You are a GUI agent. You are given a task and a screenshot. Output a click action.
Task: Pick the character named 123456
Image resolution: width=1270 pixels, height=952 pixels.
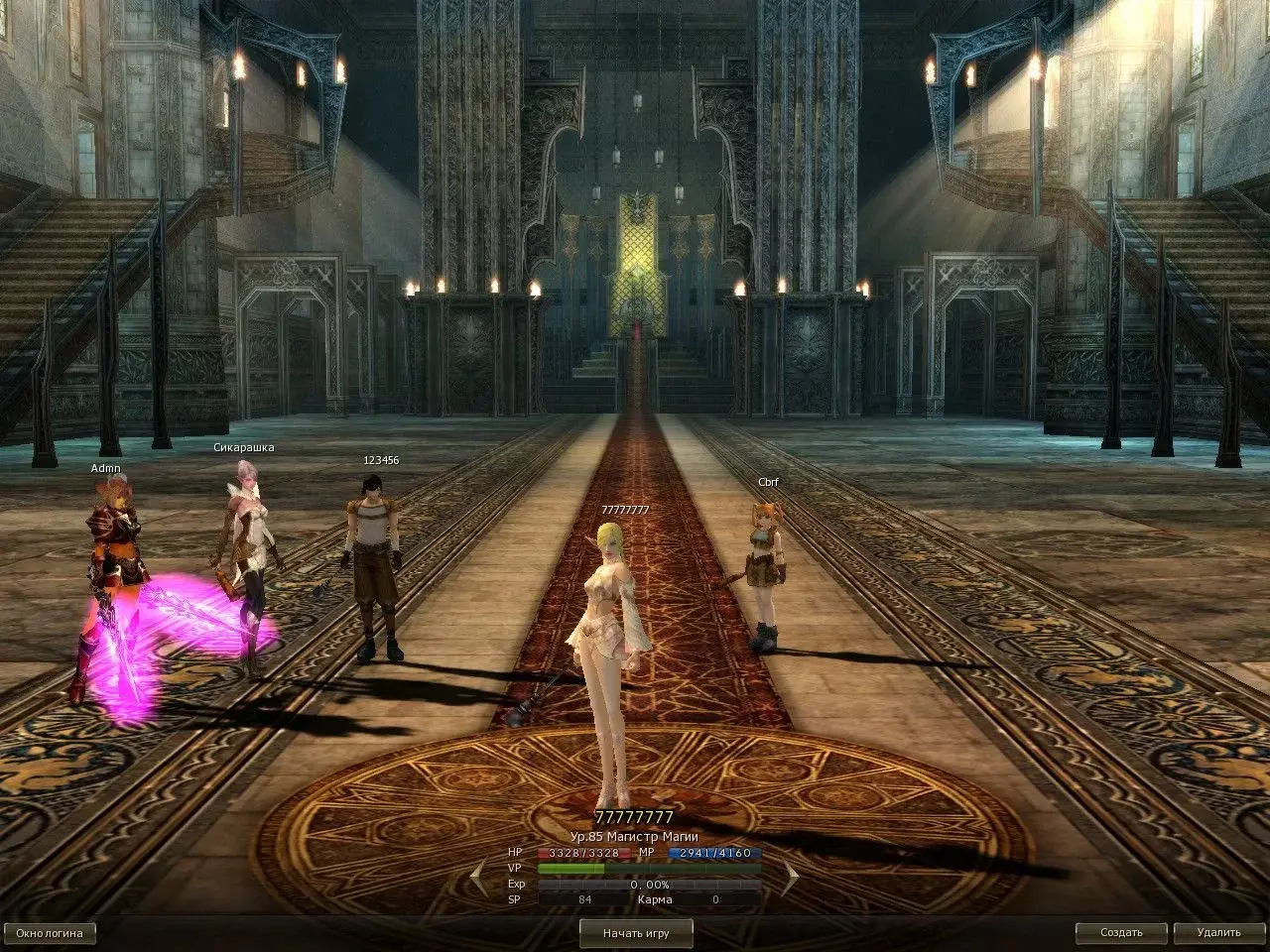[x=375, y=565]
